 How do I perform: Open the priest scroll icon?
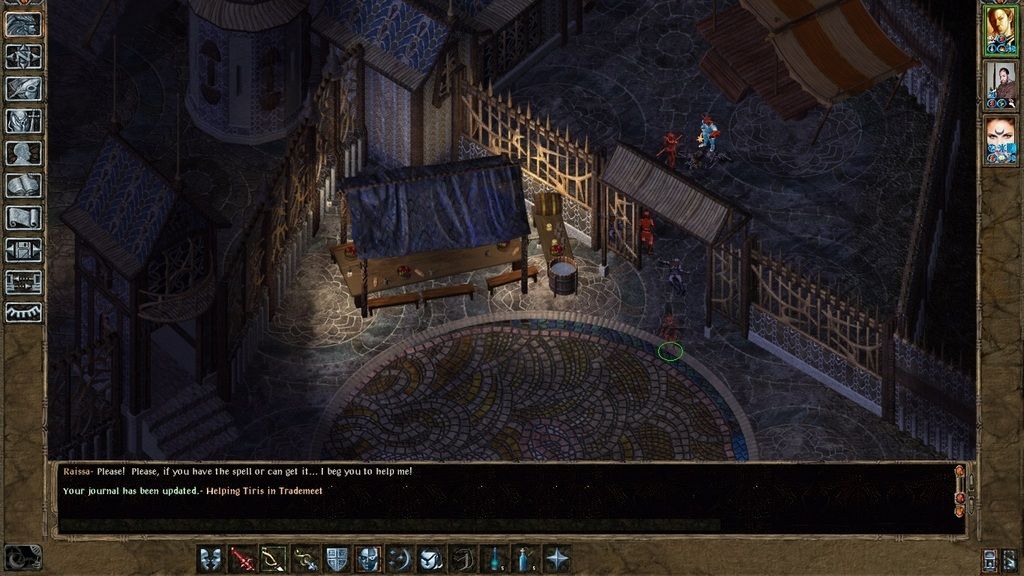[x=23, y=217]
